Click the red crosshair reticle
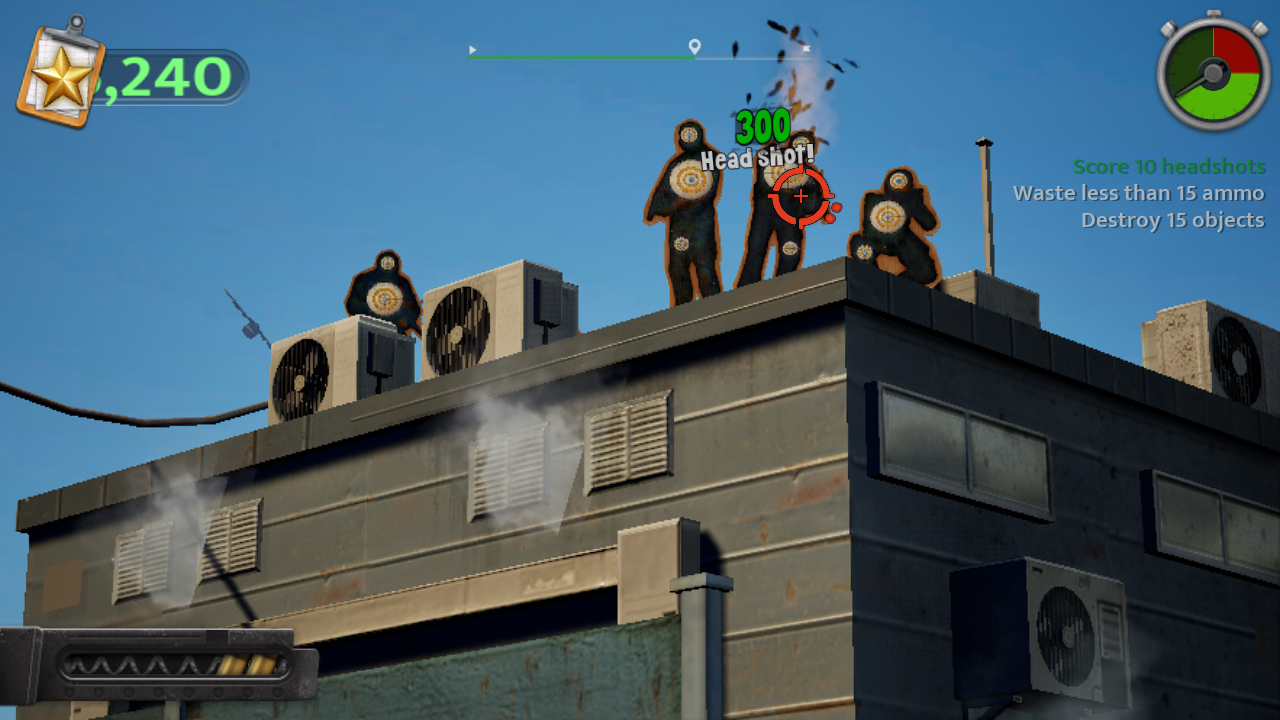 click(x=799, y=196)
